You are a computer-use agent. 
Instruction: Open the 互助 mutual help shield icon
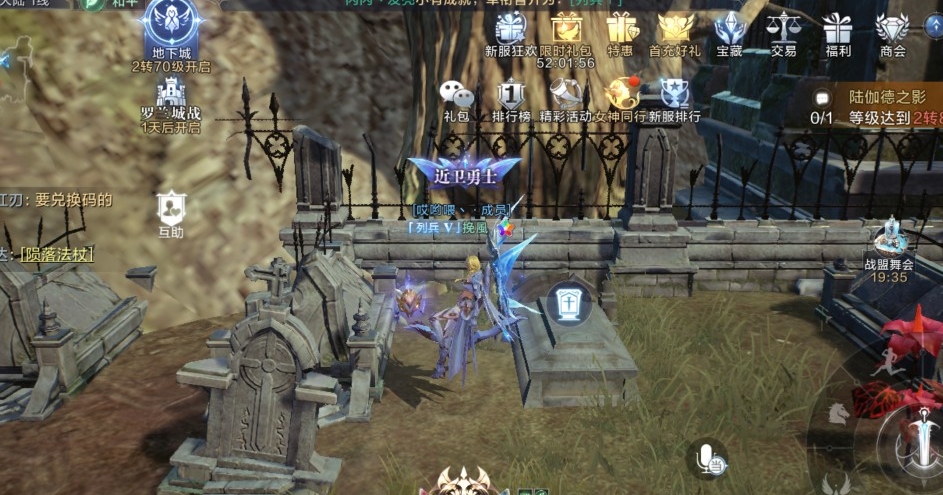[171, 208]
